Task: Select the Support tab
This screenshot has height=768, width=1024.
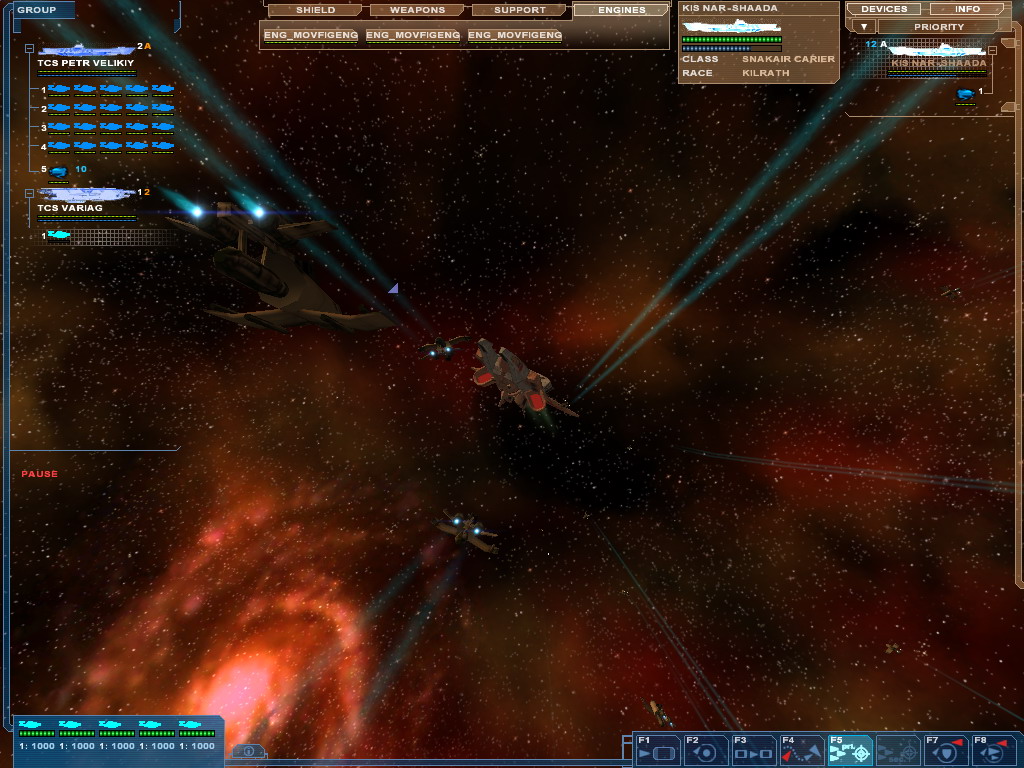Action: [520, 10]
